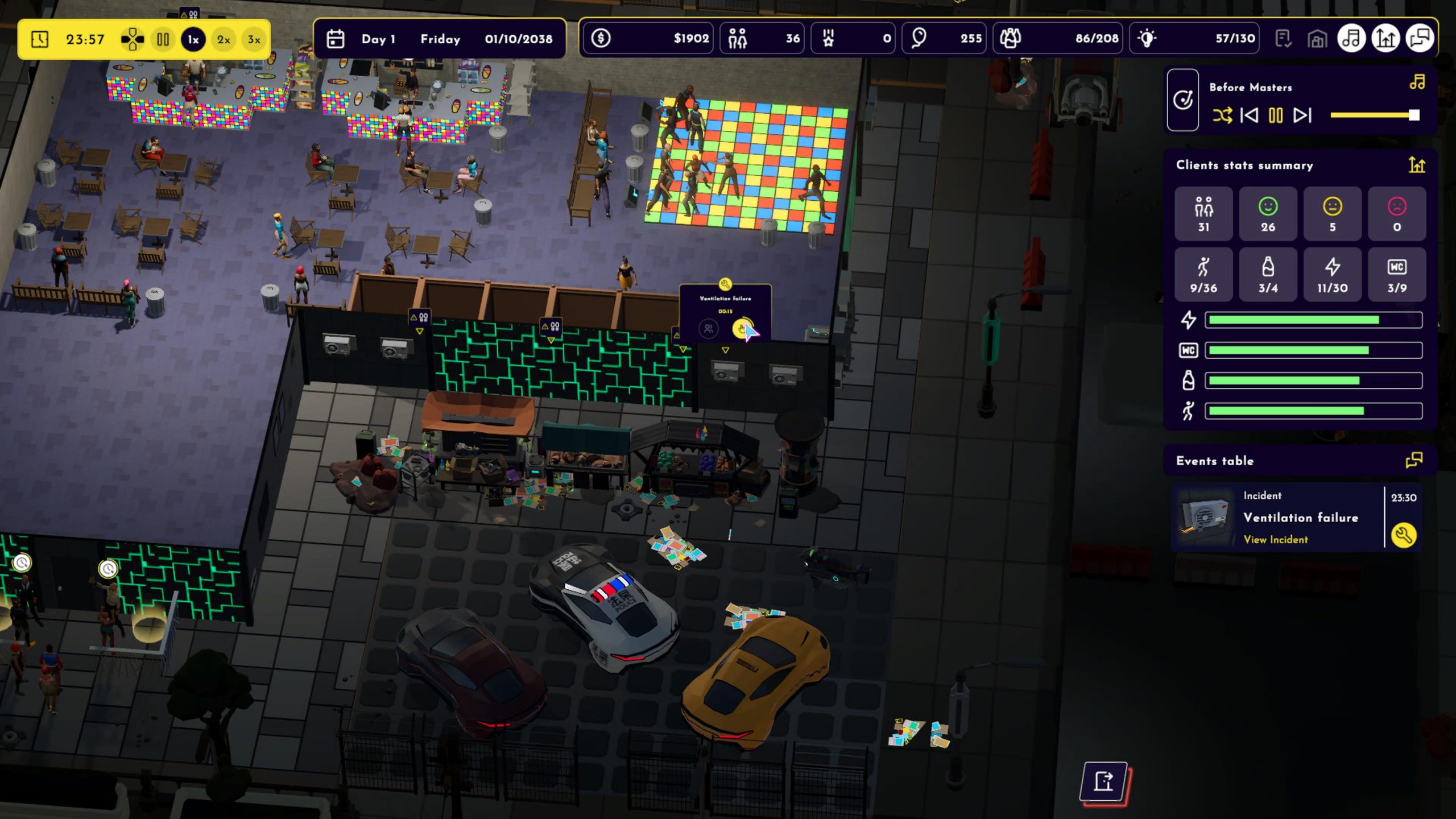
Task: Enable shuffle in the music player
Action: 1222,115
